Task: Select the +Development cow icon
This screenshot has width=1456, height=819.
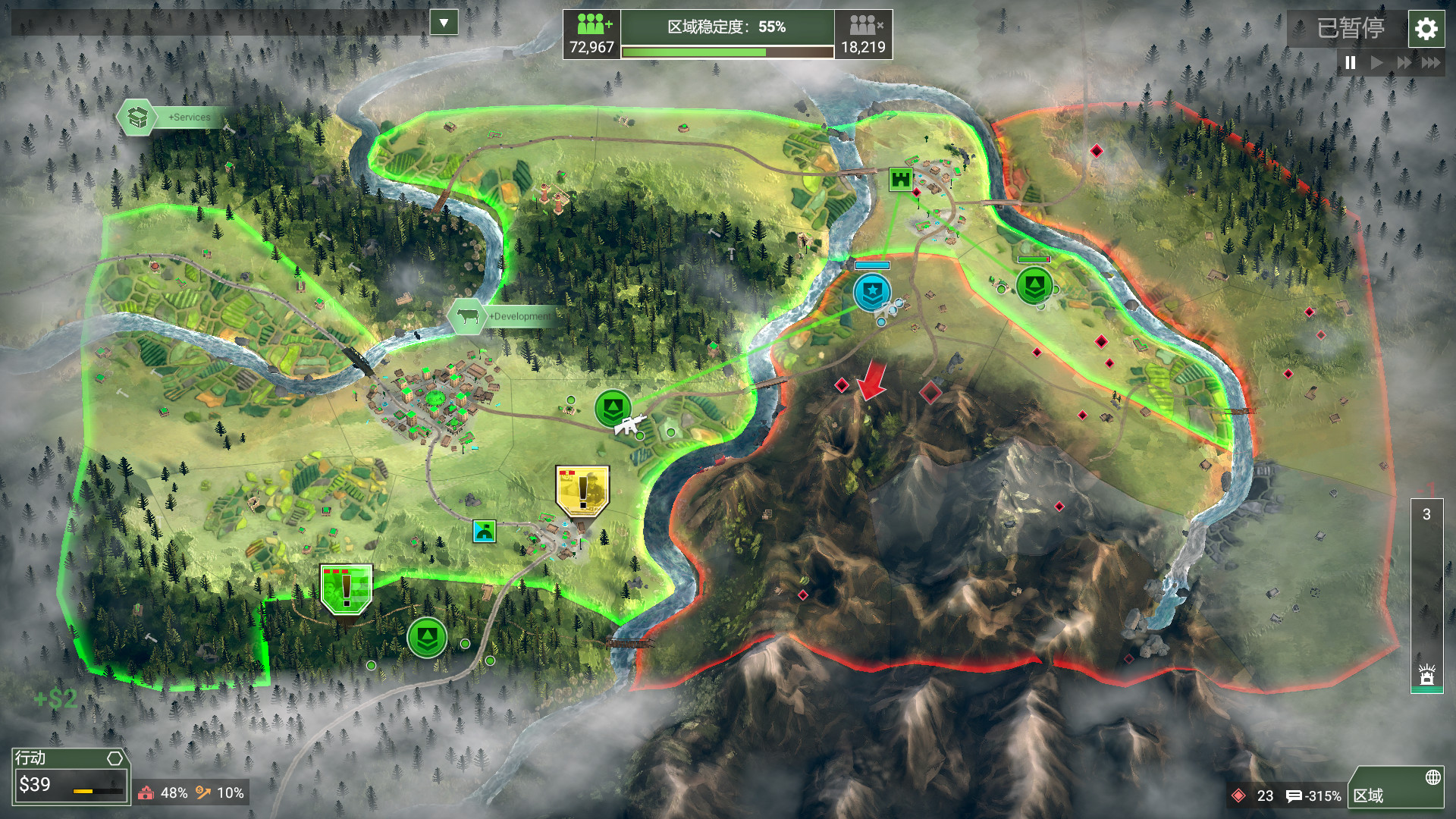Action: point(468,317)
